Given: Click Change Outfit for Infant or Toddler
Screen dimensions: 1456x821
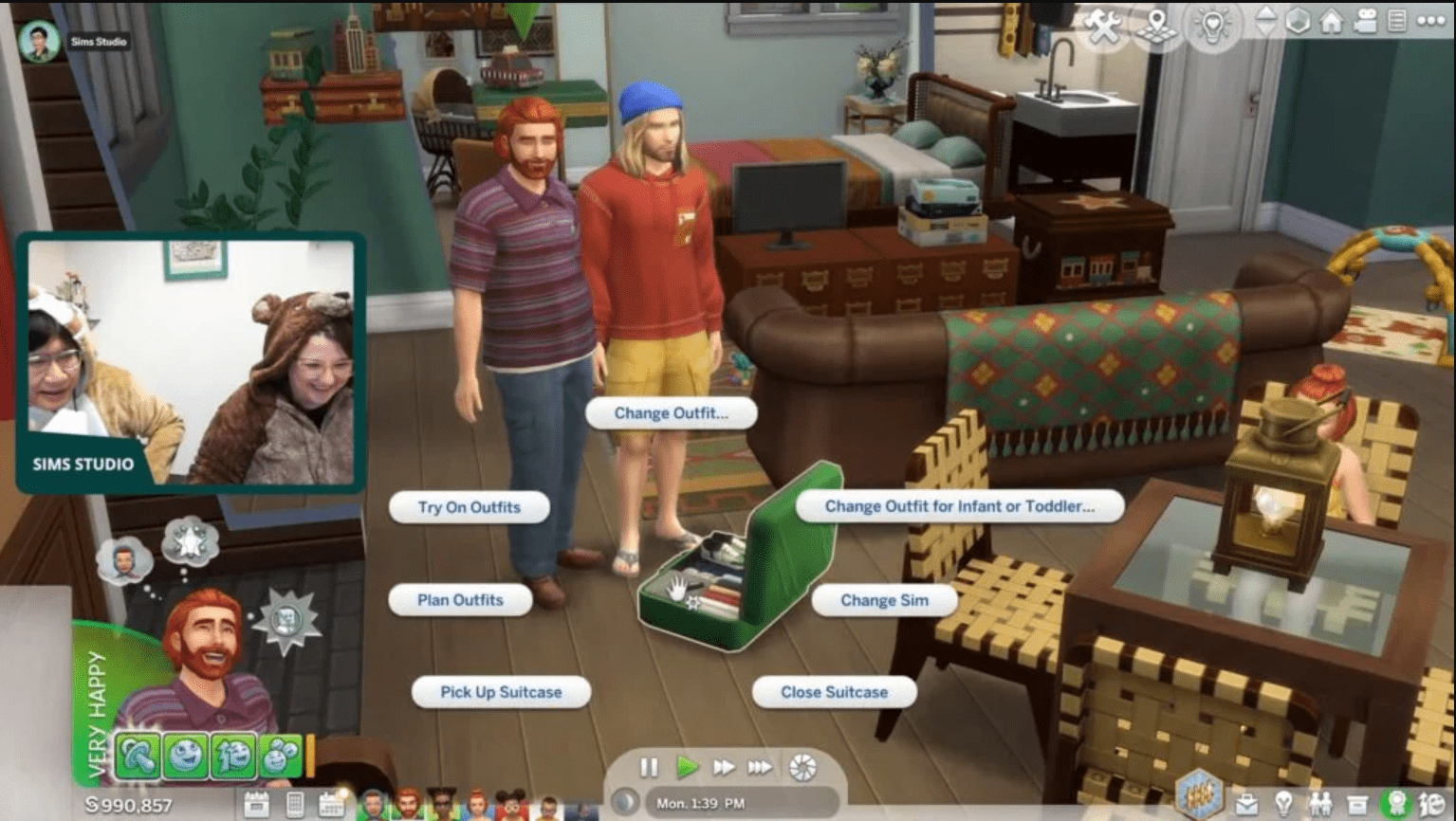Looking at the screenshot, I should (x=960, y=506).
